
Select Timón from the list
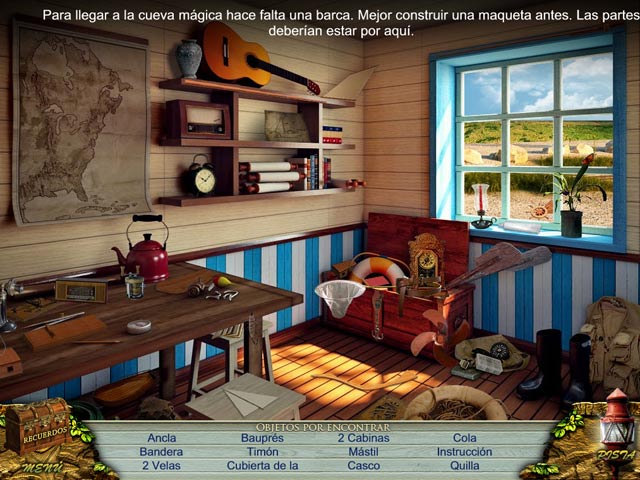(263, 451)
